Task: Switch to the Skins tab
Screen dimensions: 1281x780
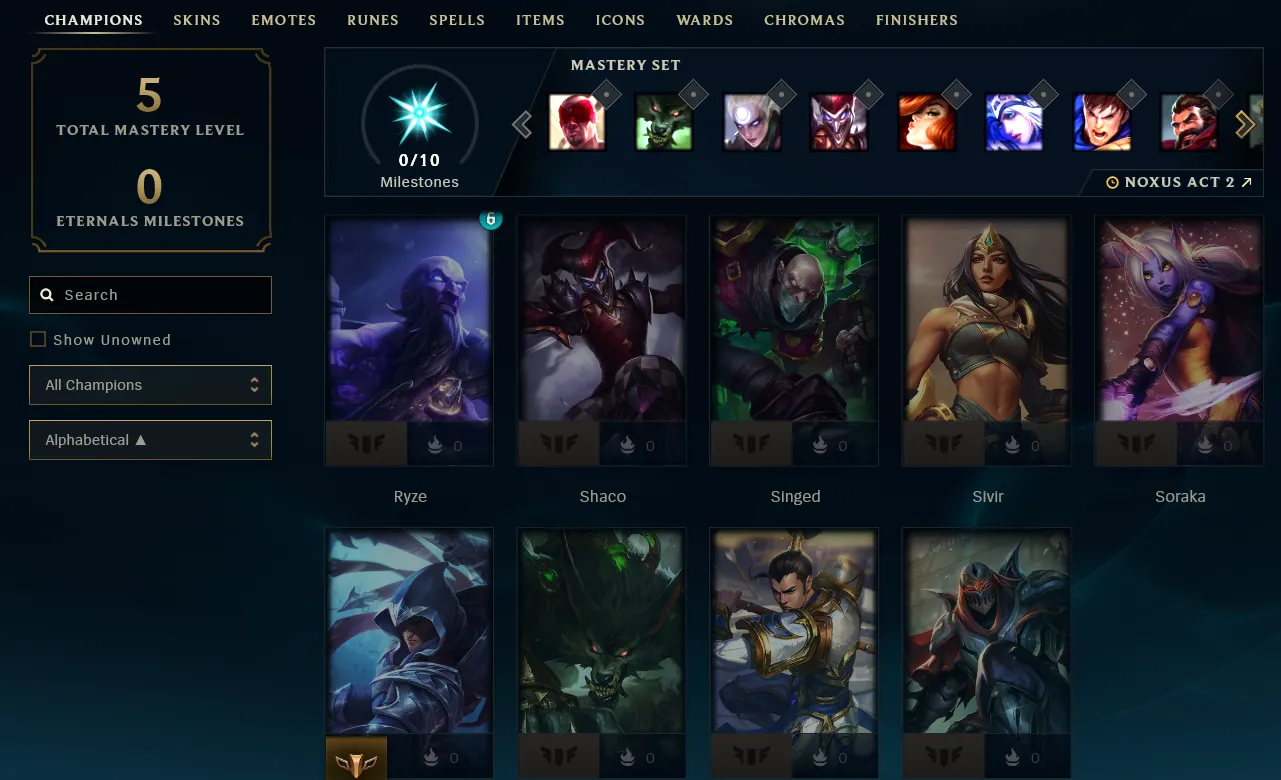Action: (196, 20)
